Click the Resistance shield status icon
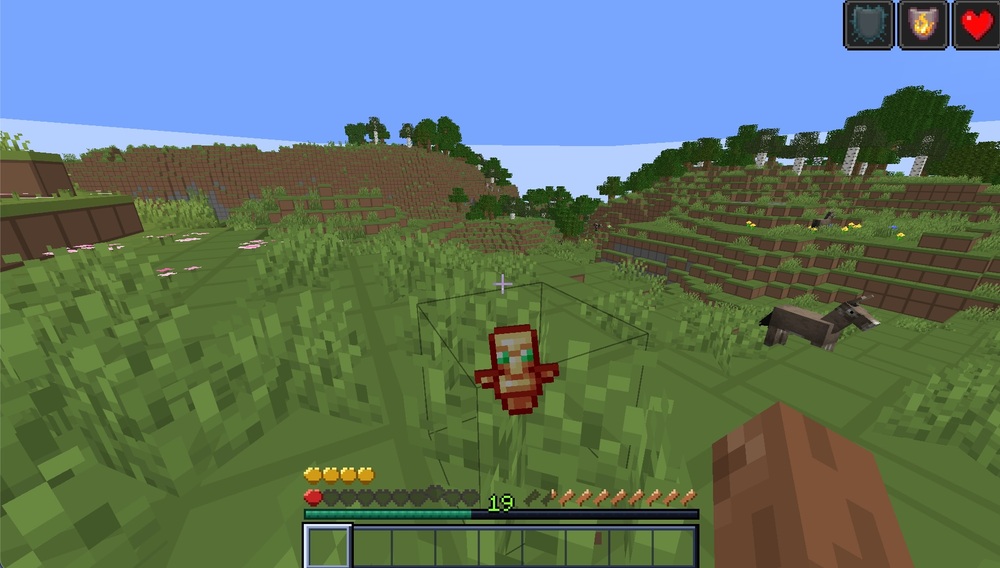The width and height of the screenshot is (1000, 568). point(867,25)
